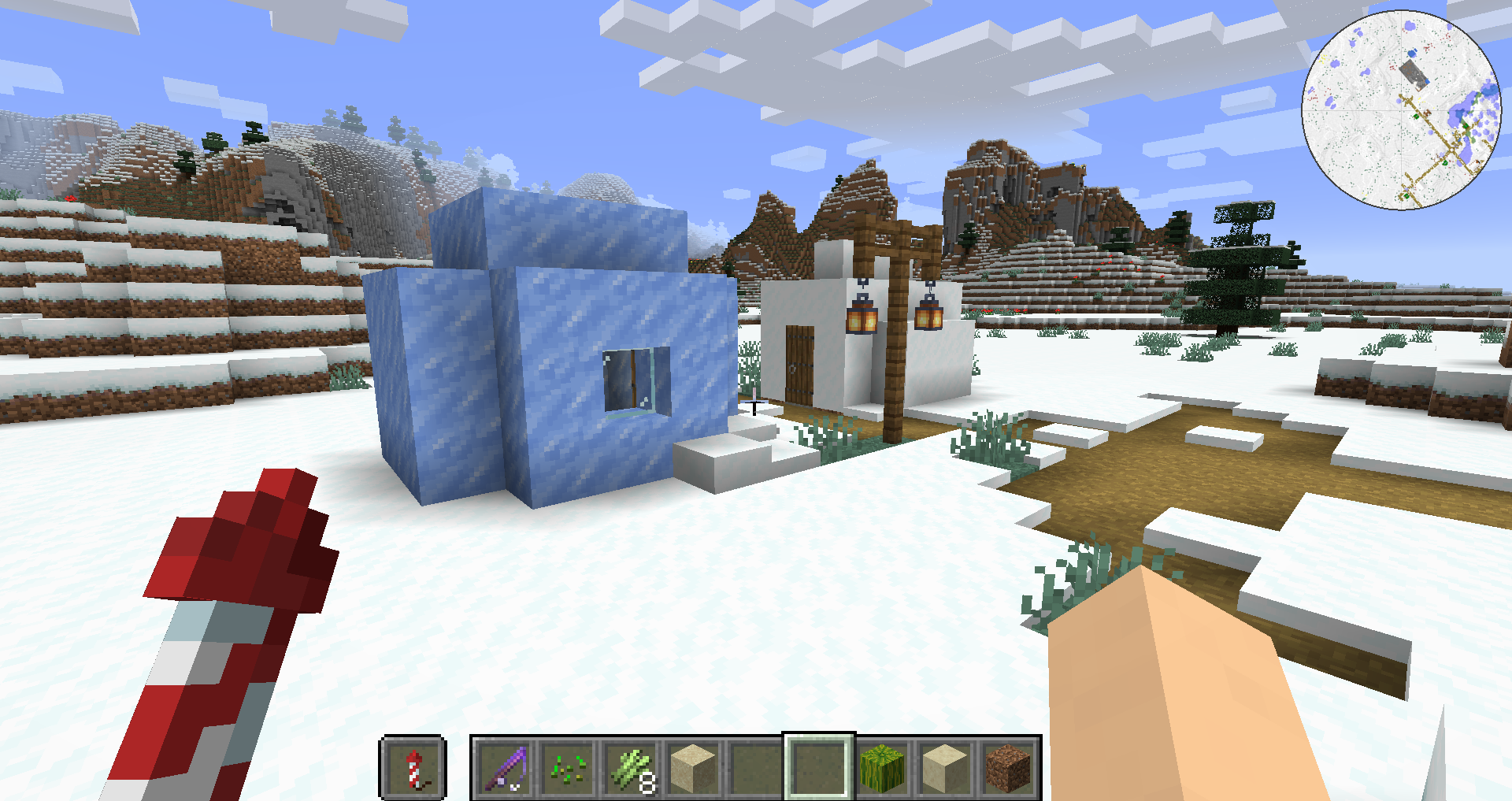Switch to the melon block slot

coord(882,768)
